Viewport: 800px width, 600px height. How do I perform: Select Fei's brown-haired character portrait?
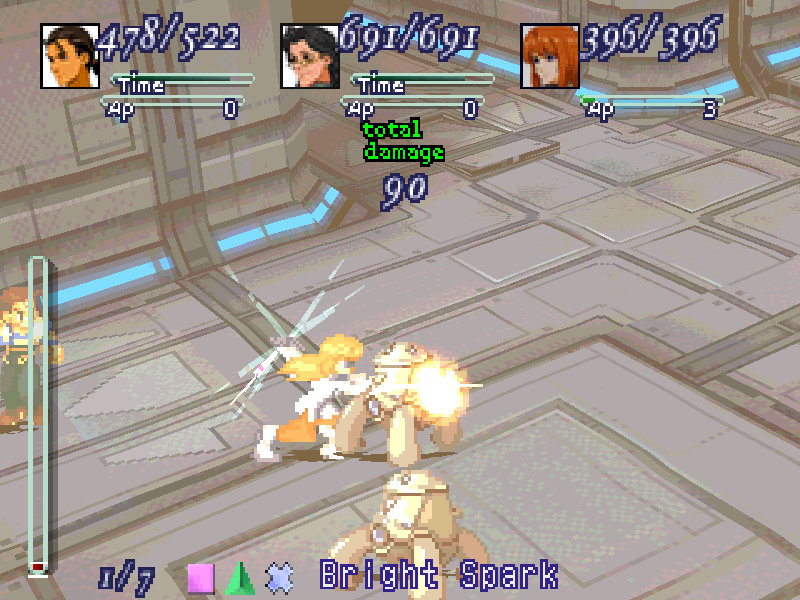coord(69,56)
